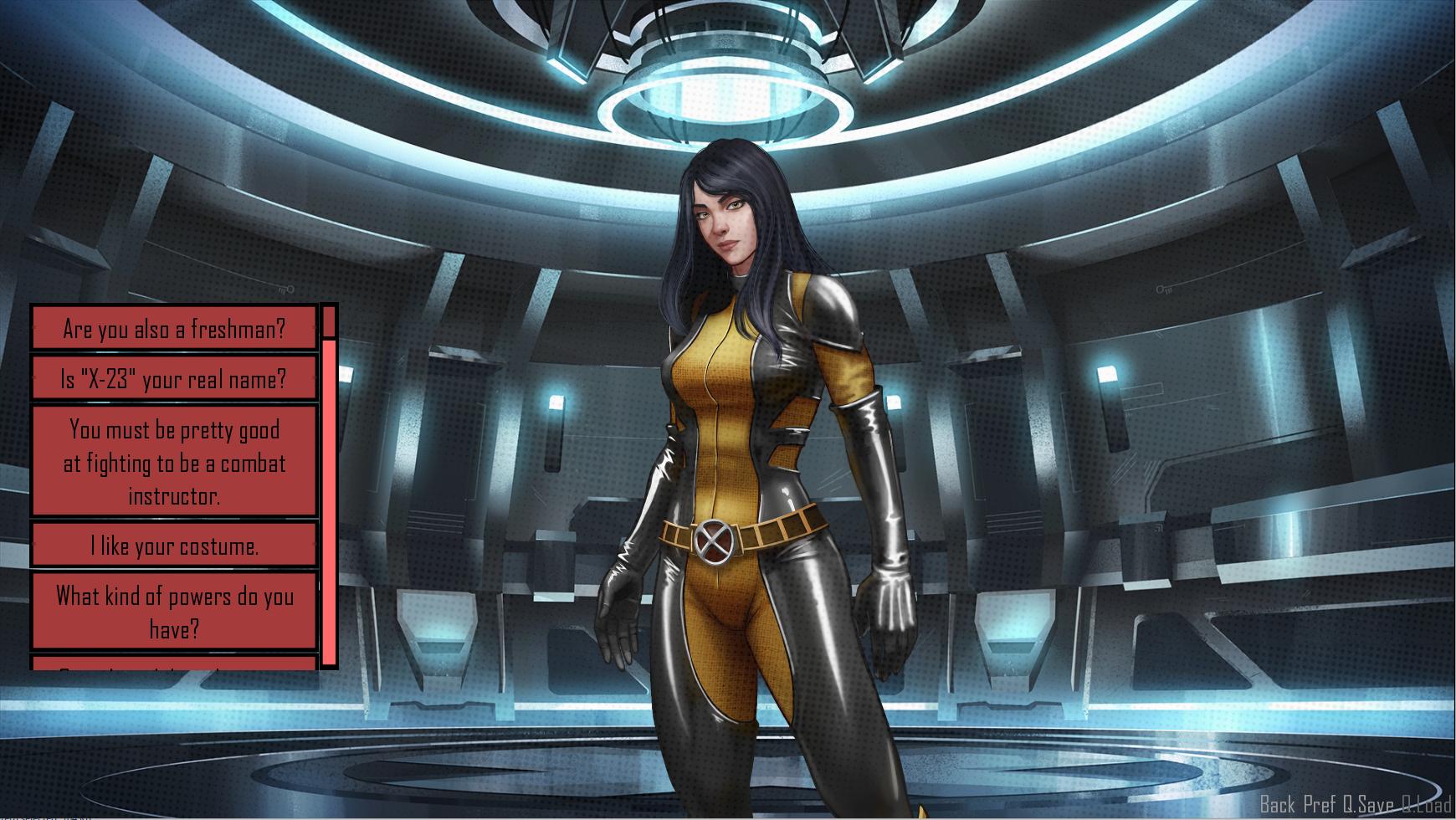The width and height of the screenshot is (1456, 820).
Task: Quick load with Q.Load
Action: click(x=1426, y=805)
